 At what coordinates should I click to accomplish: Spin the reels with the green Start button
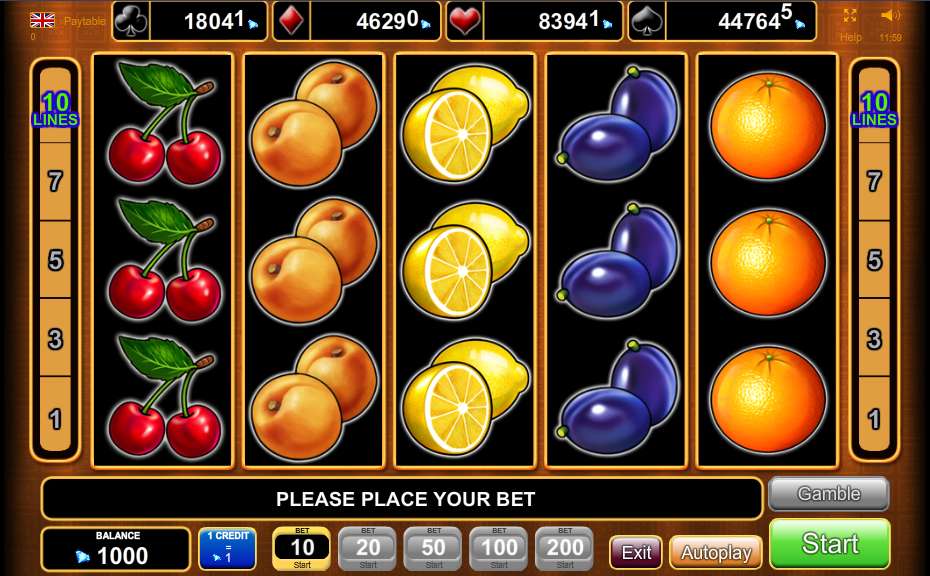pyautogui.click(x=829, y=543)
